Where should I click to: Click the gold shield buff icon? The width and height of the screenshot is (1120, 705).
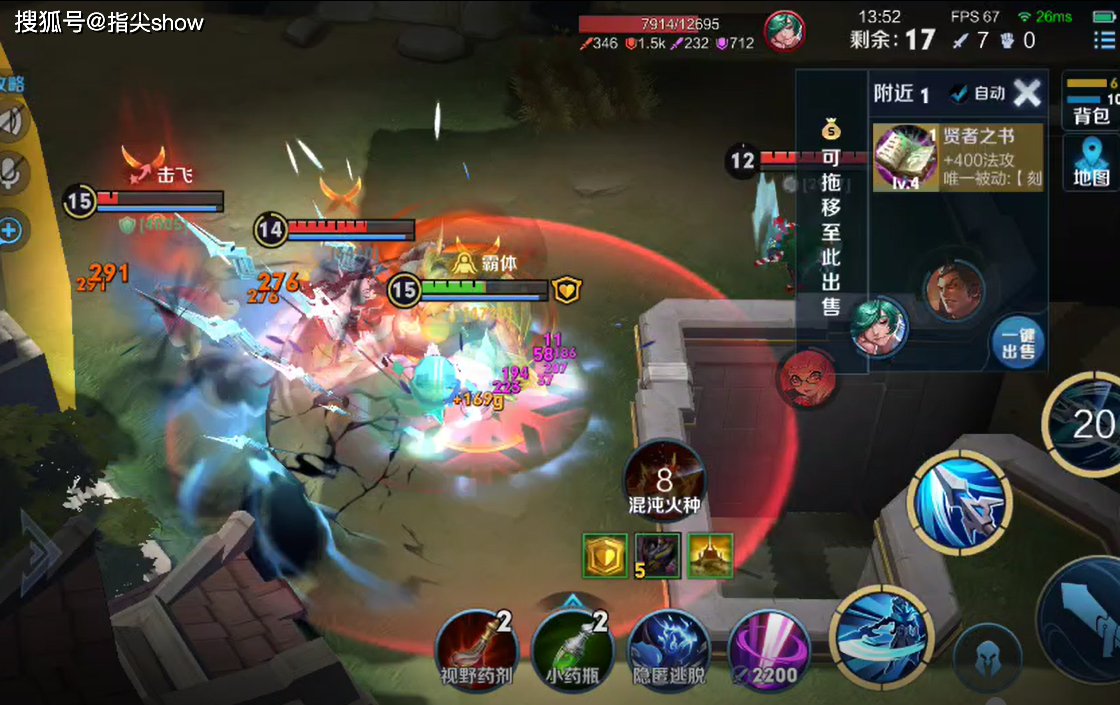click(605, 555)
